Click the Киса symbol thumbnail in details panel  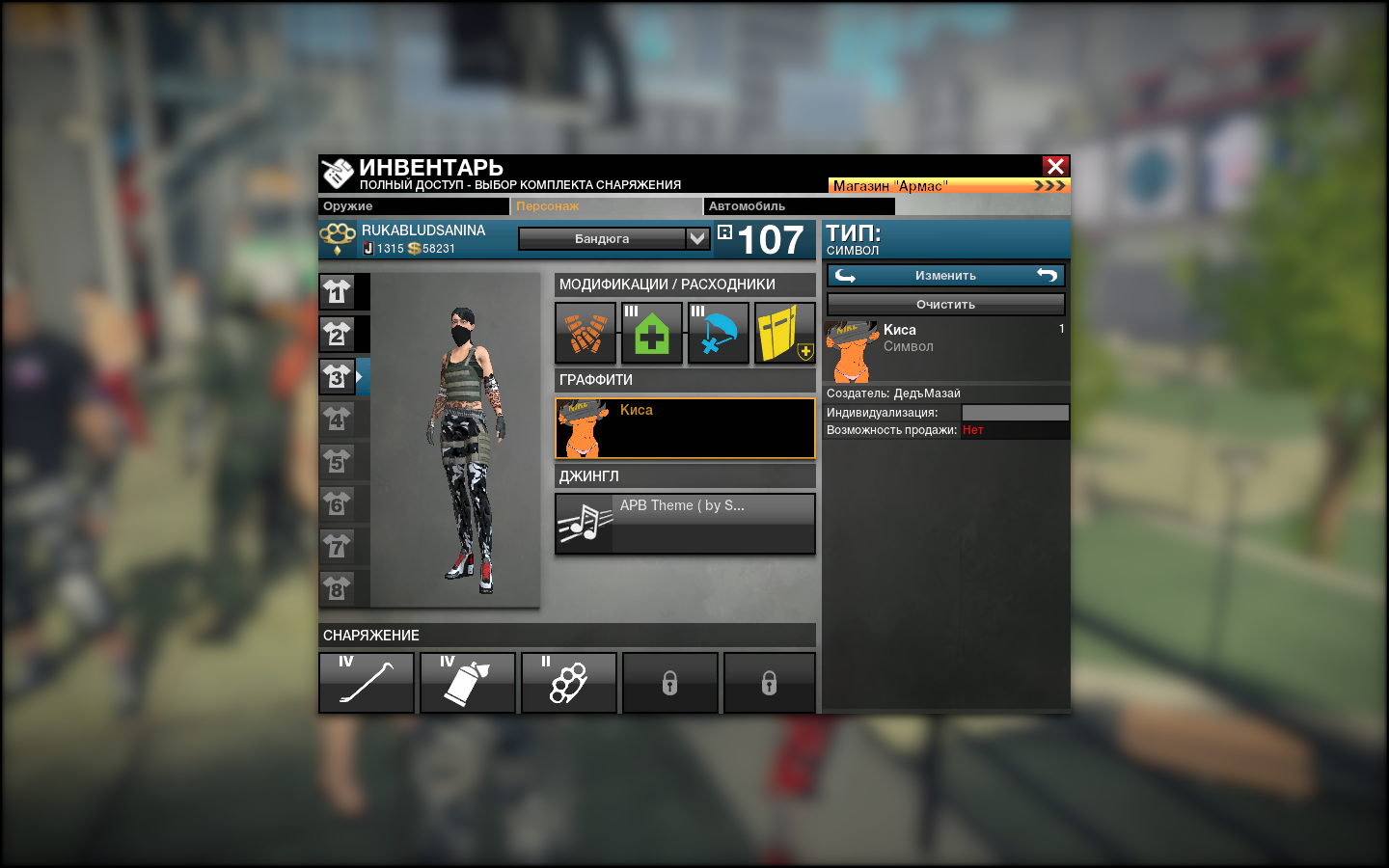pos(852,352)
